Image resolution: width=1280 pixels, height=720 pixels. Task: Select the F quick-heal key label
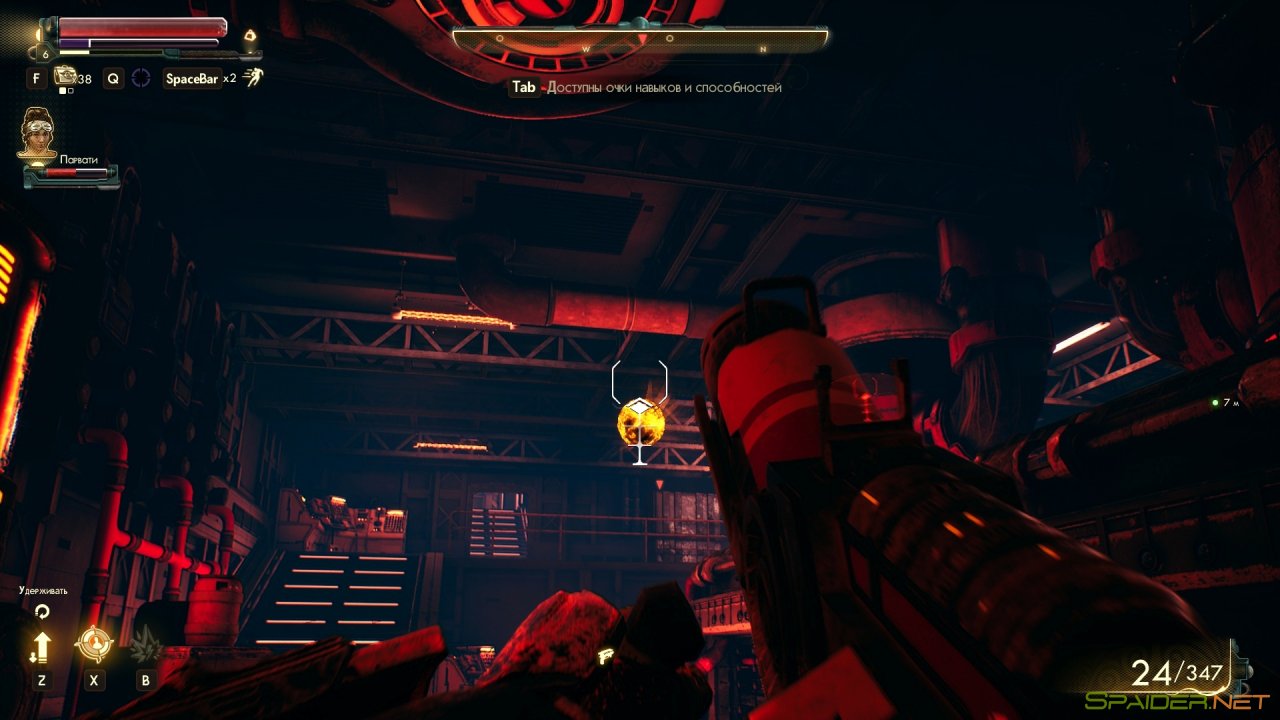(x=35, y=77)
